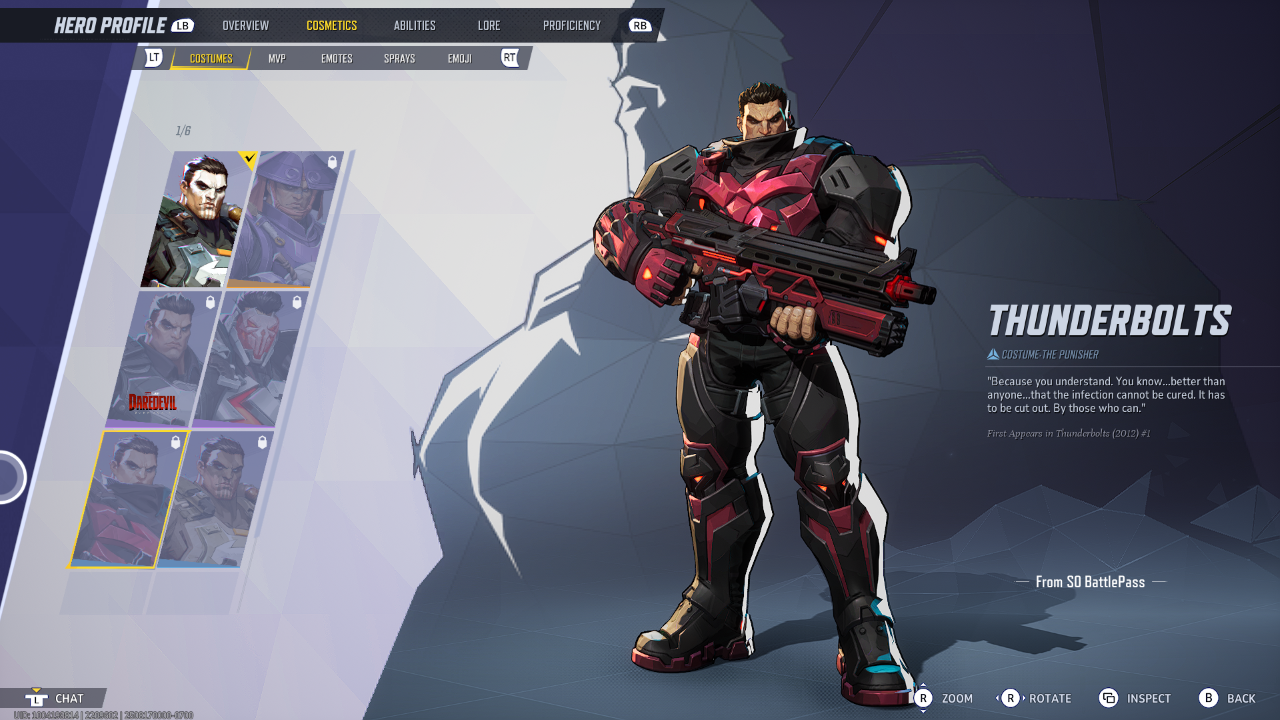The width and height of the screenshot is (1280, 720).
Task: Show the Lore tab
Action: (x=489, y=26)
